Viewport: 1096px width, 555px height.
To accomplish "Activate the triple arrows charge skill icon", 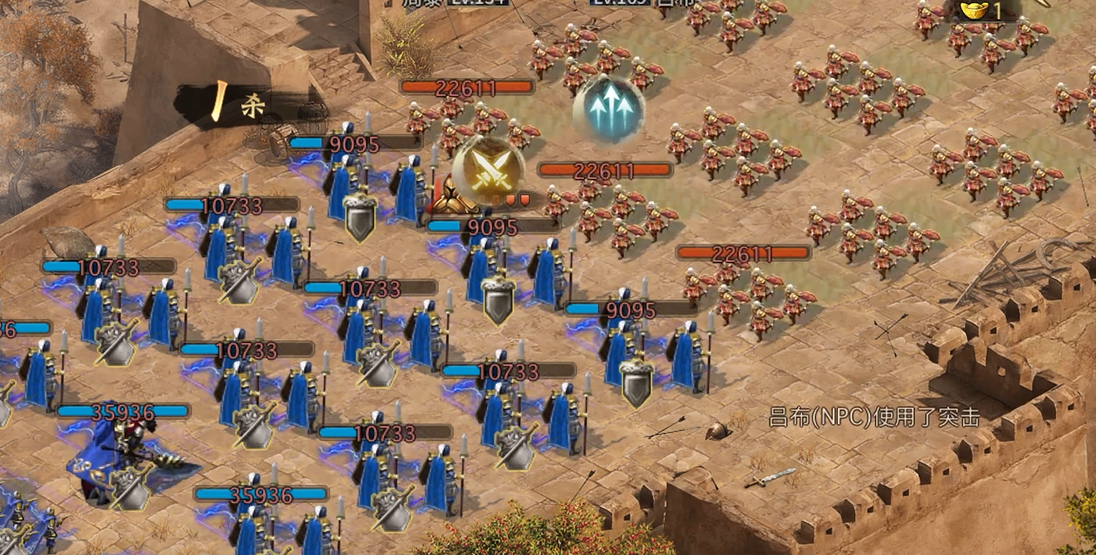I will click(x=608, y=108).
